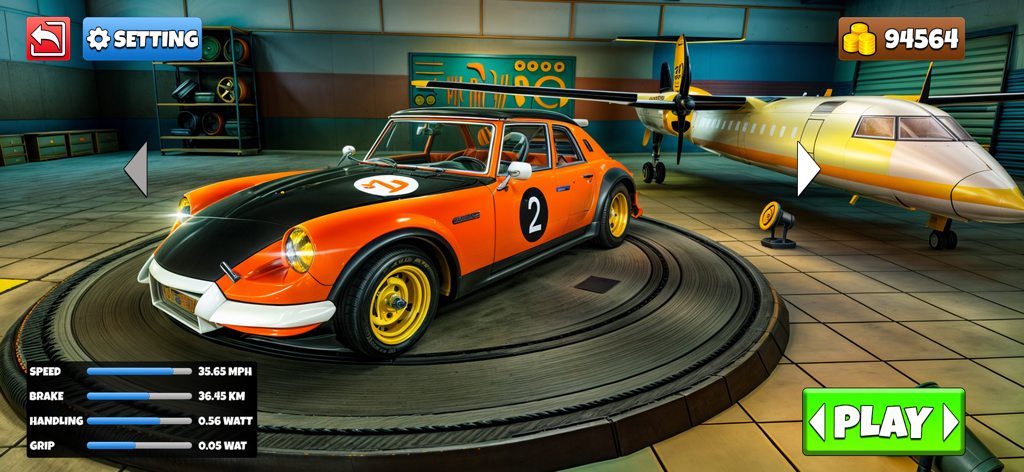This screenshot has height=472, width=1024.
Task: Show the previous car with the left arrow
Action: click(x=136, y=169)
